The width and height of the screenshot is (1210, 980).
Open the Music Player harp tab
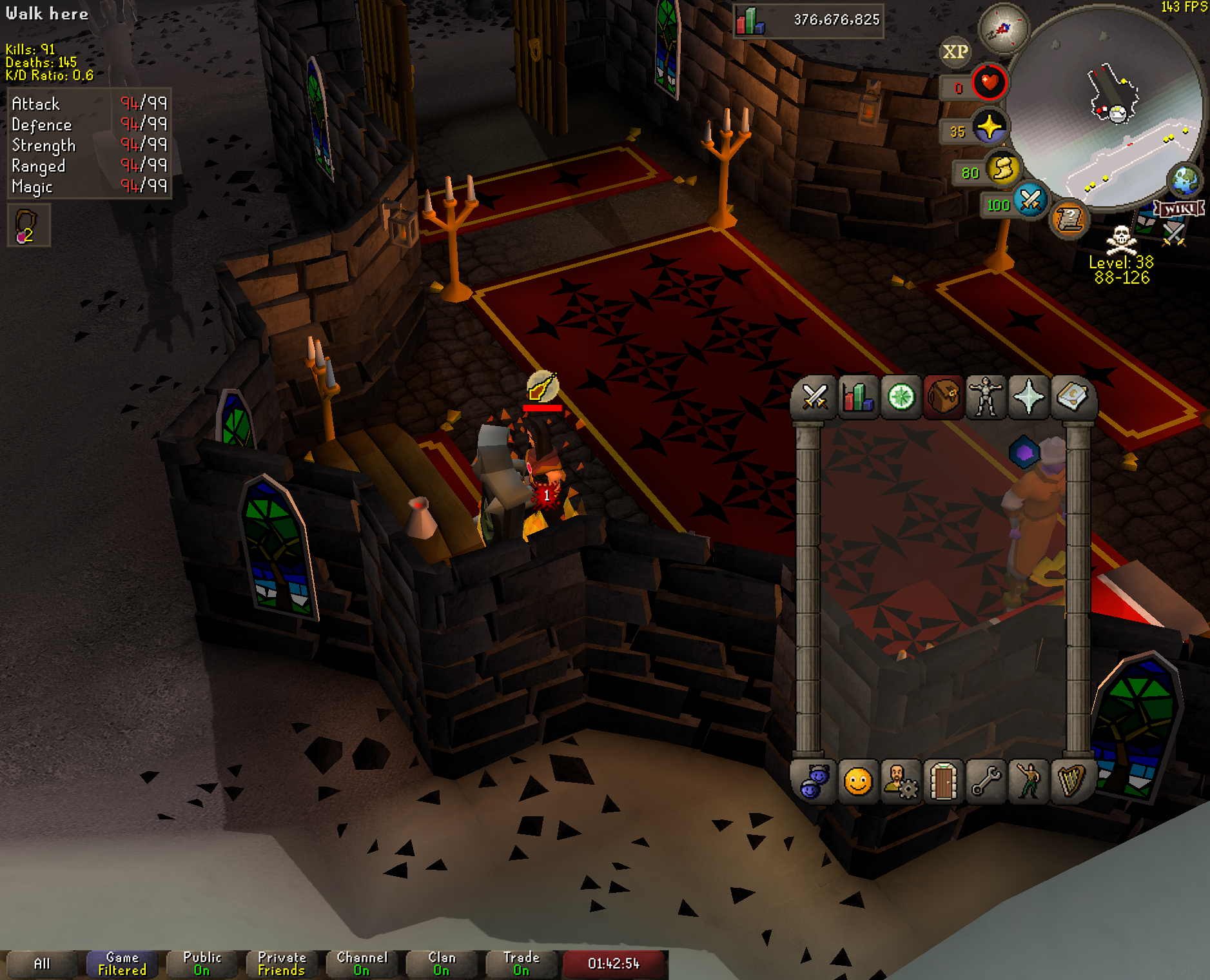pyautogui.click(x=1071, y=782)
